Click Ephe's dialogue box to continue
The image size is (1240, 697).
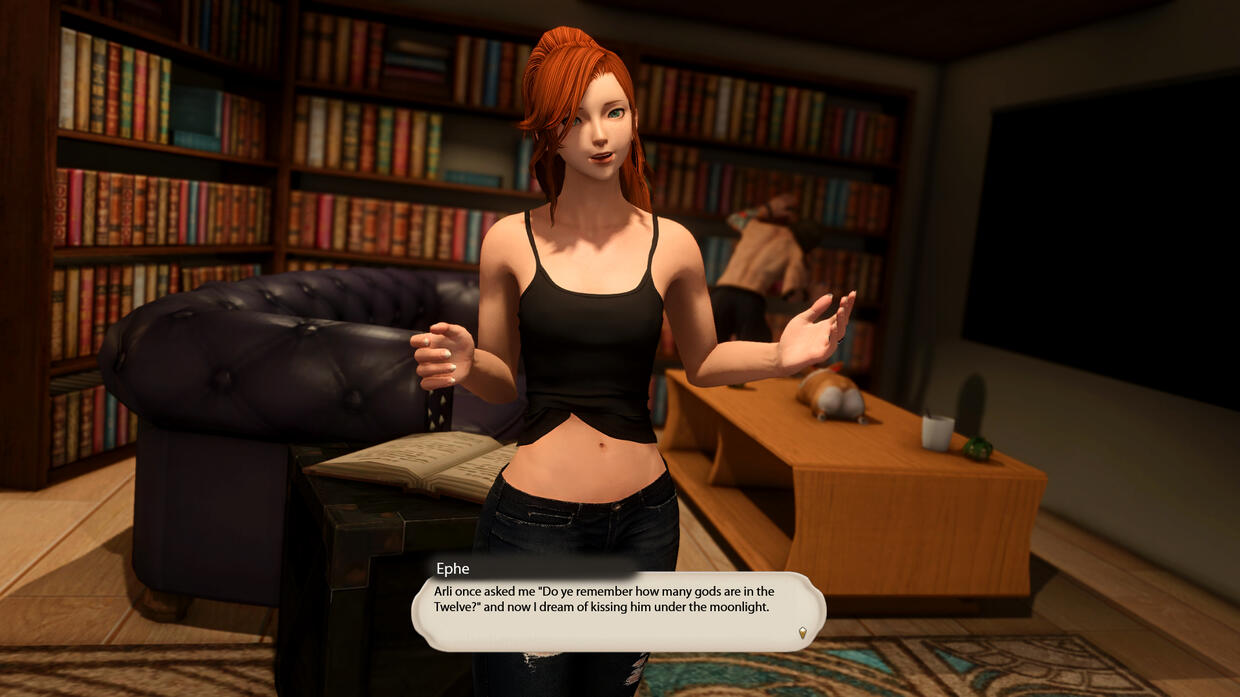(x=617, y=612)
